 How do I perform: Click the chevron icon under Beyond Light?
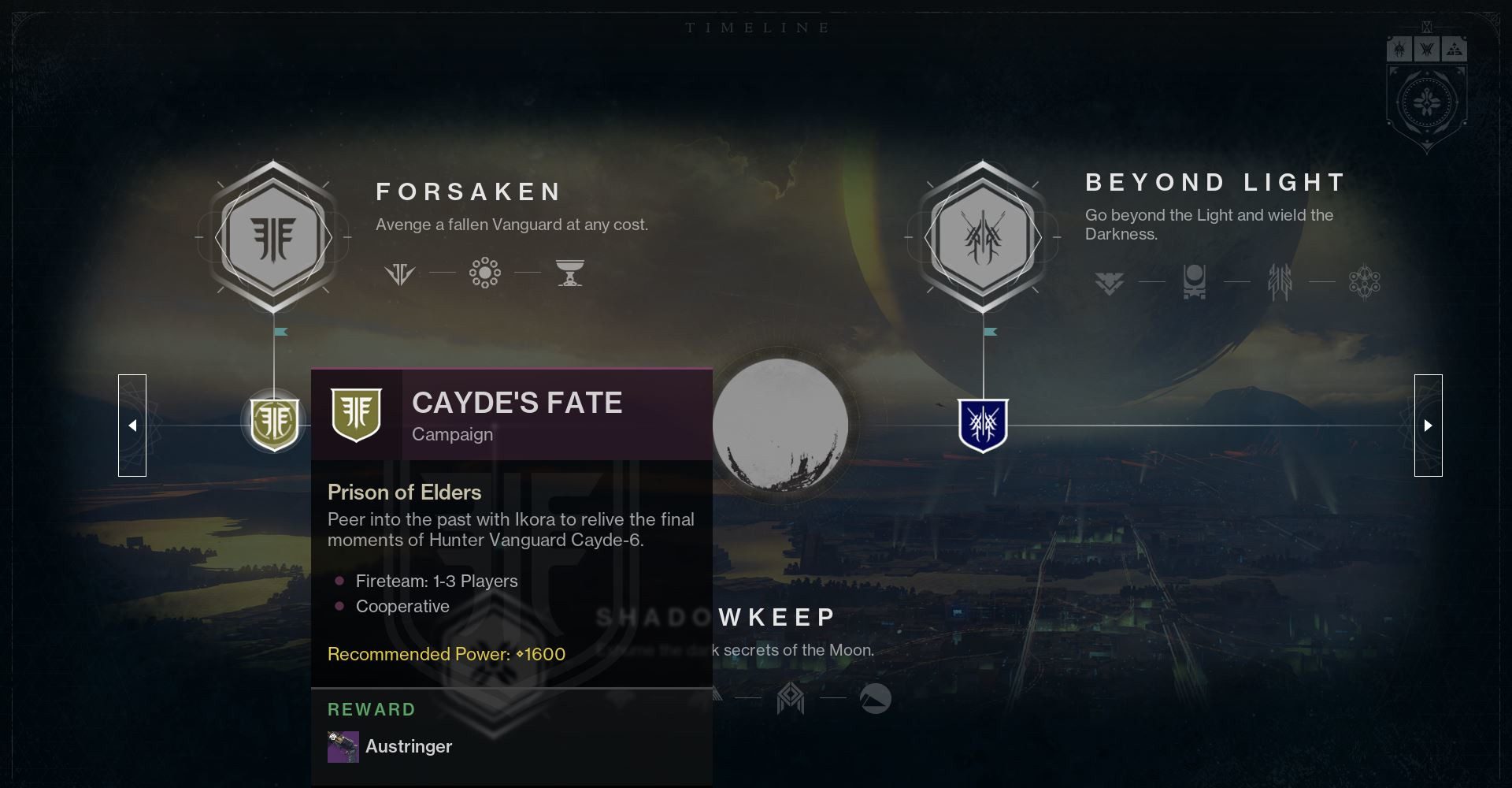point(1109,282)
